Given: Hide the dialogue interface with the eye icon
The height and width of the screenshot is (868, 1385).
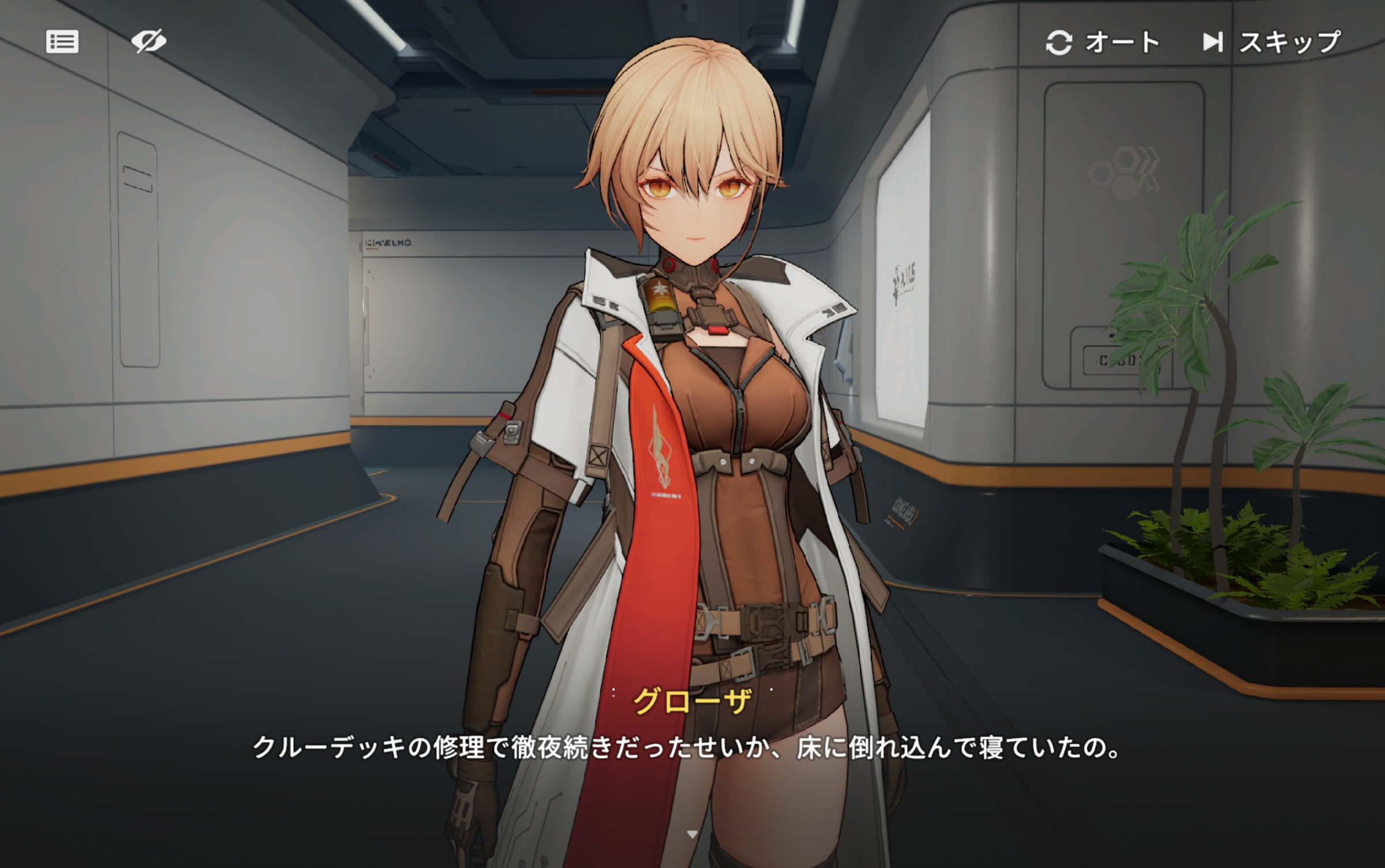Looking at the screenshot, I should click(x=148, y=42).
